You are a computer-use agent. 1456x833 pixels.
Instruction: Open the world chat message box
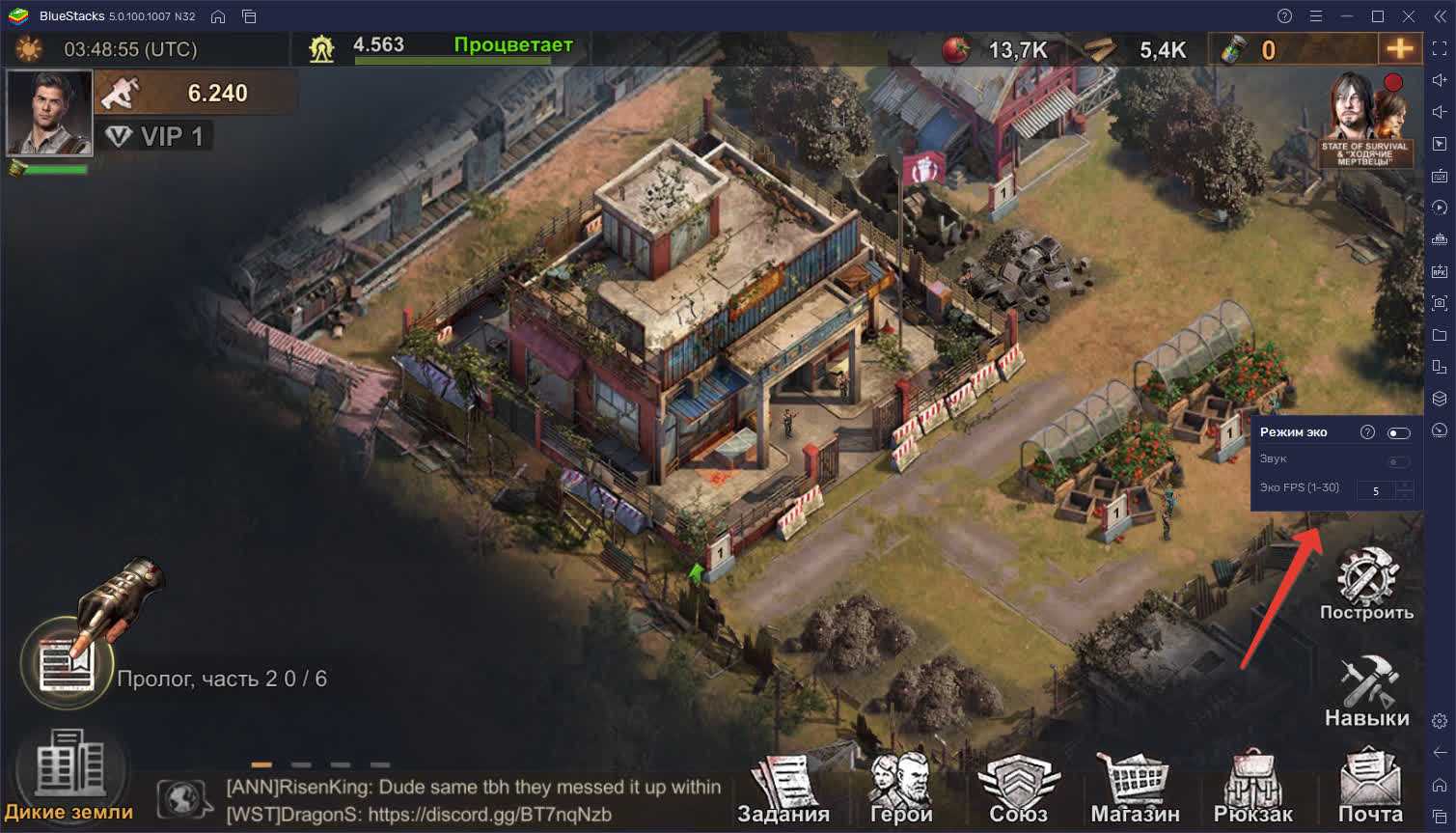pyautogui.click(x=473, y=801)
